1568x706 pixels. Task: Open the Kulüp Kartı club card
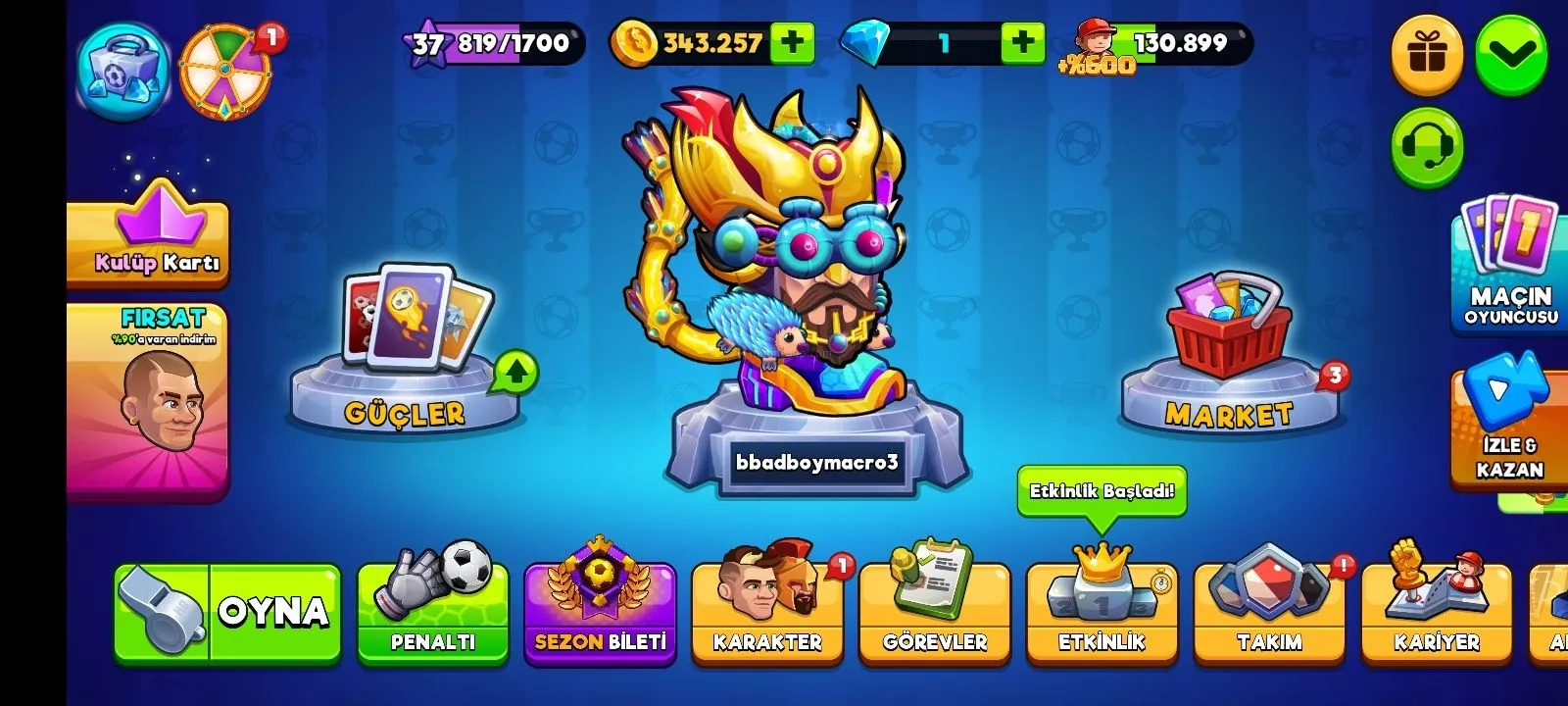point(149,240)
